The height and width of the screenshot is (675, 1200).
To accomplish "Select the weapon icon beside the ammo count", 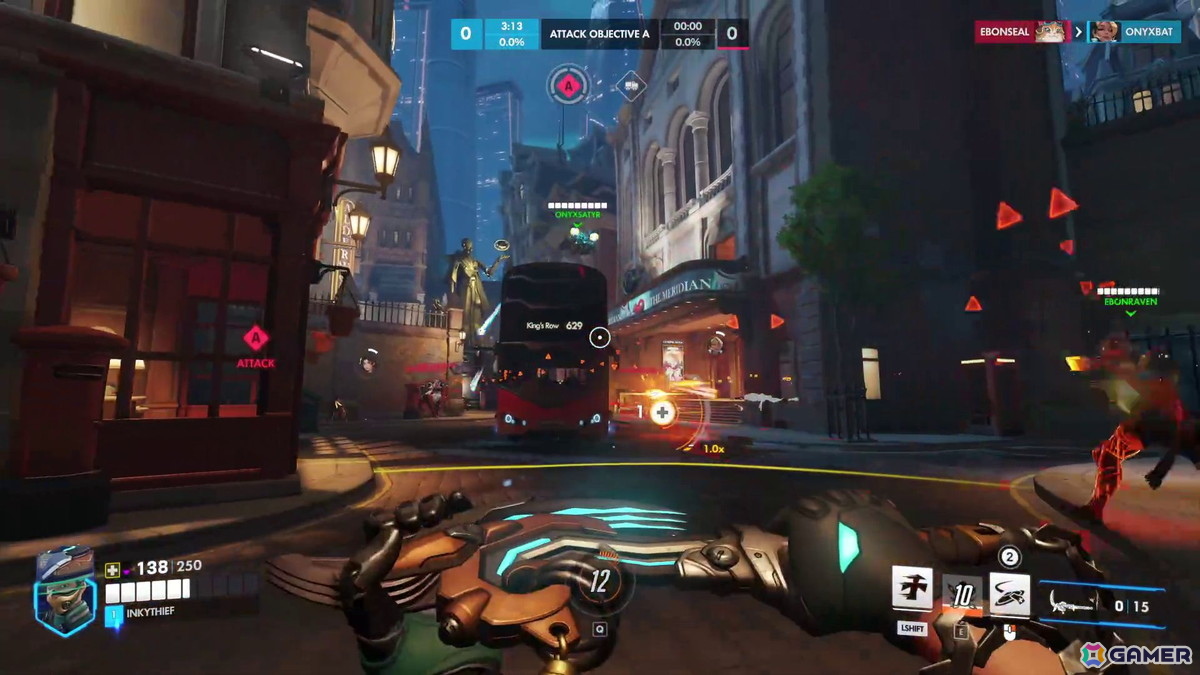I will pos(1074,603).
